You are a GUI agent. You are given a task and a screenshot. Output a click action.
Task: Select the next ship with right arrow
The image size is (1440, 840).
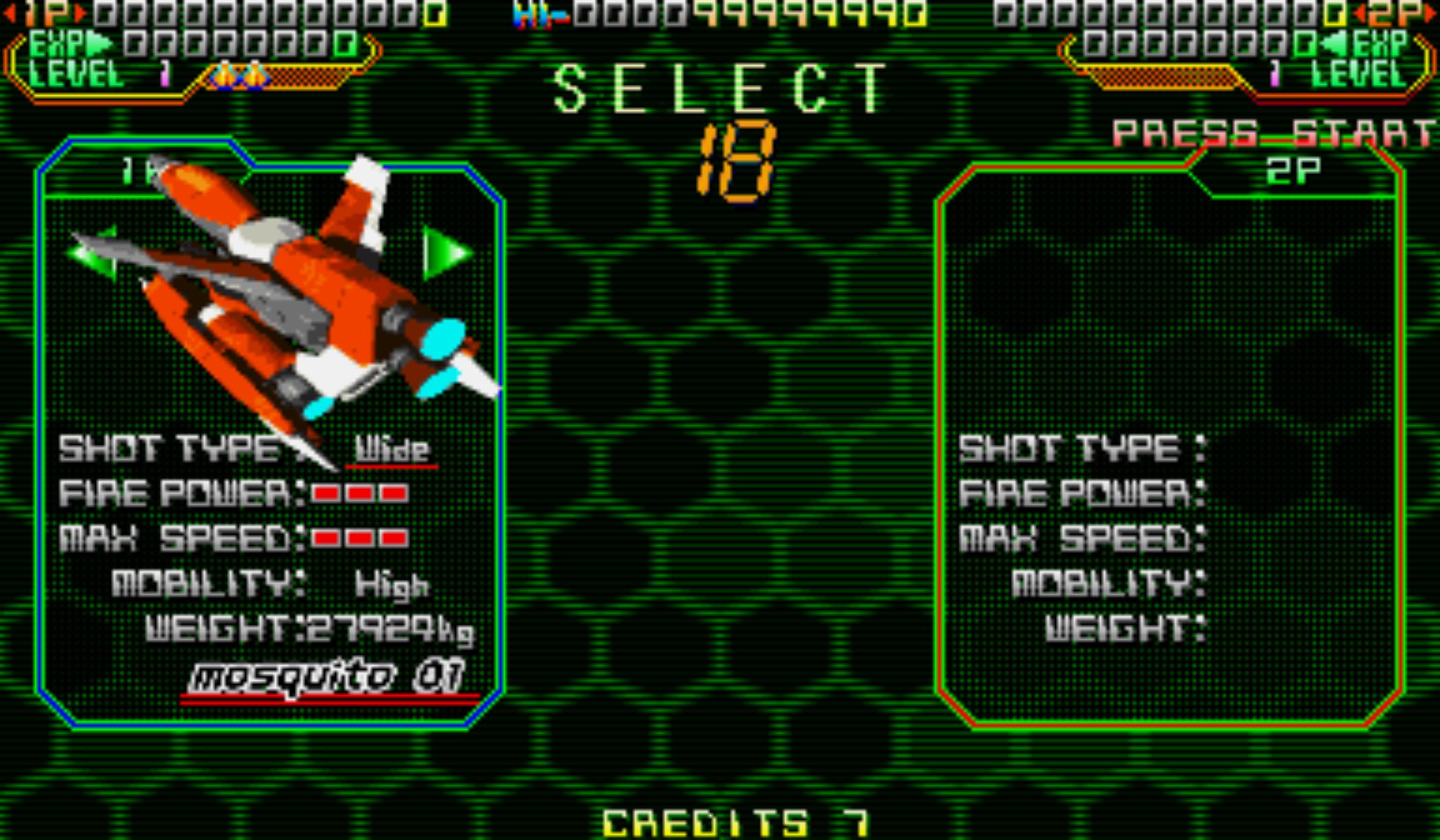445,253
